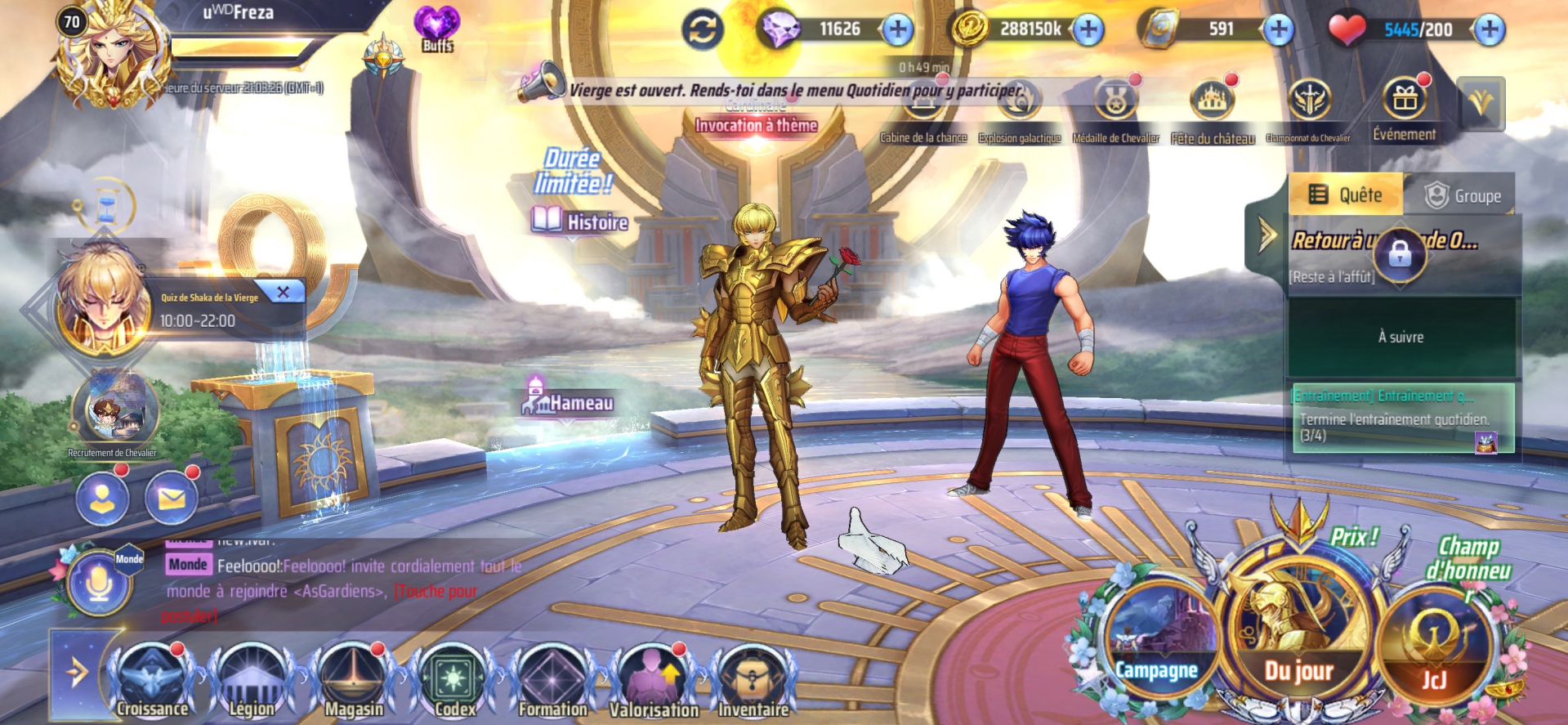The width and height of the screenshot is (1568, 725).
Task: Open the Croissance menu
Action: (152, 680)
